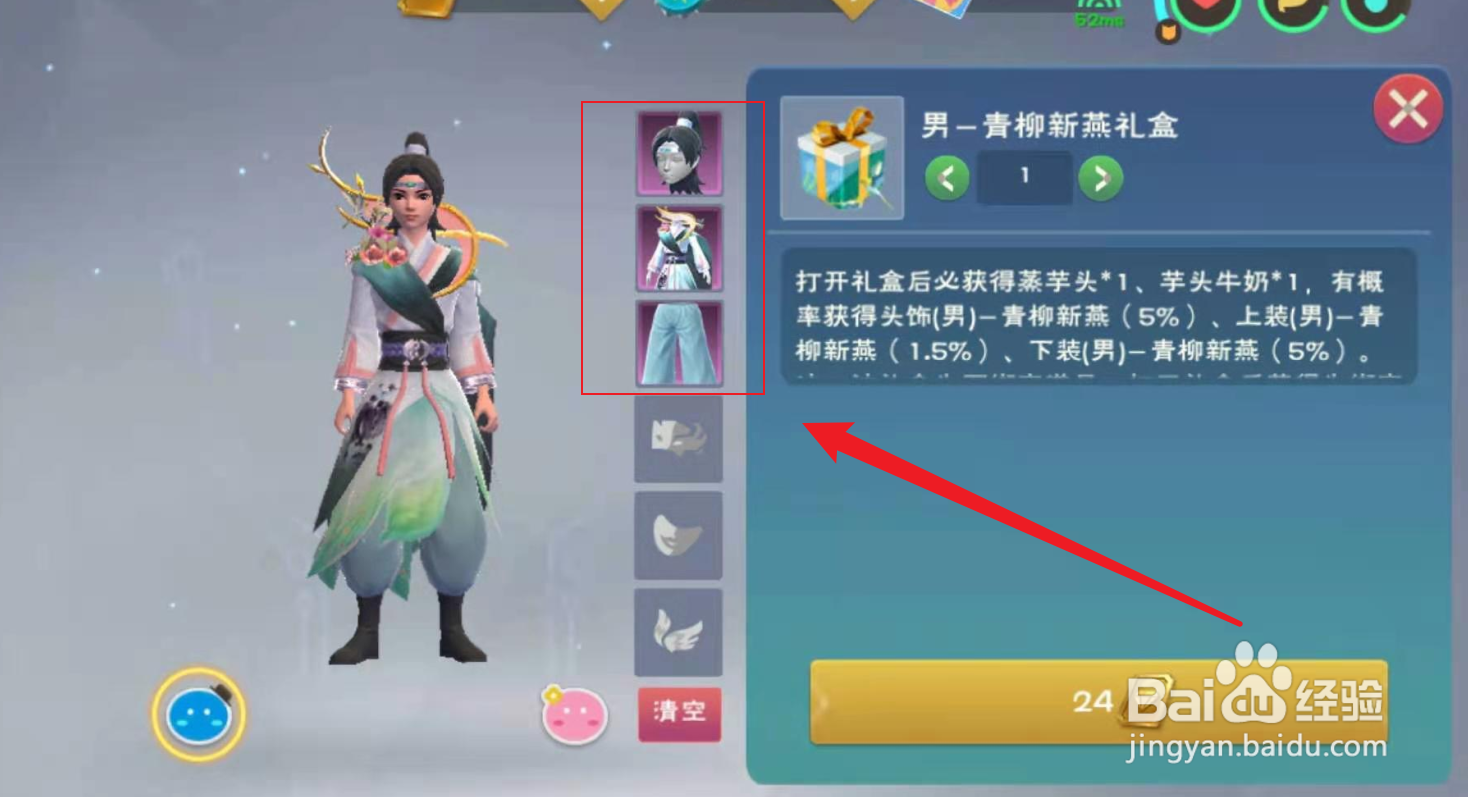
Task: Click the network latency indicator showing 52ms
Action: pyautogui.click(x=1098, y=21)
